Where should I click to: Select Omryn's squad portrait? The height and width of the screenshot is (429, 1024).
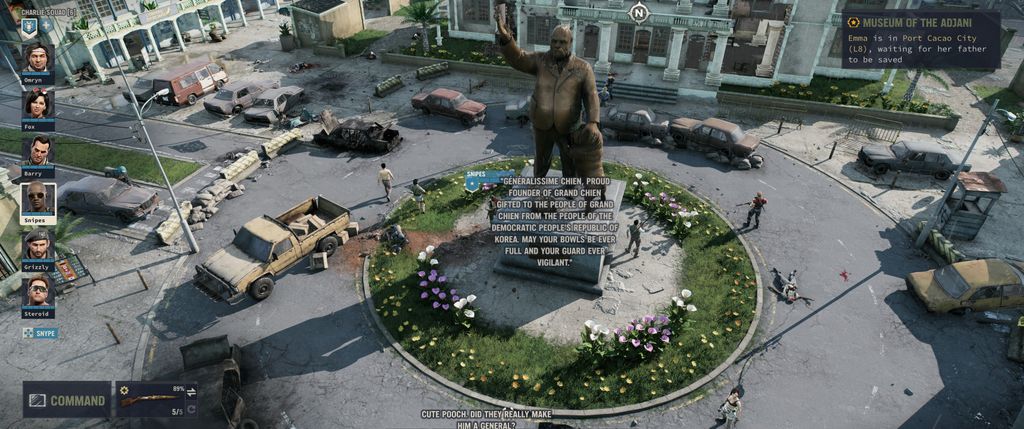(x=38, y=58)
